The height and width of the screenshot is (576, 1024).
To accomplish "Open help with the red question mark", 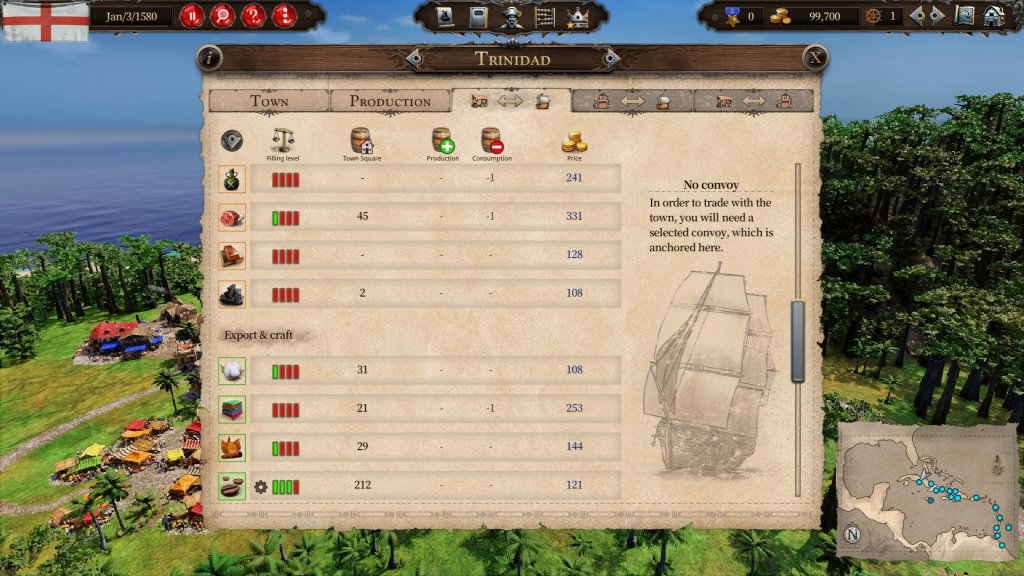I will (253, 16).
